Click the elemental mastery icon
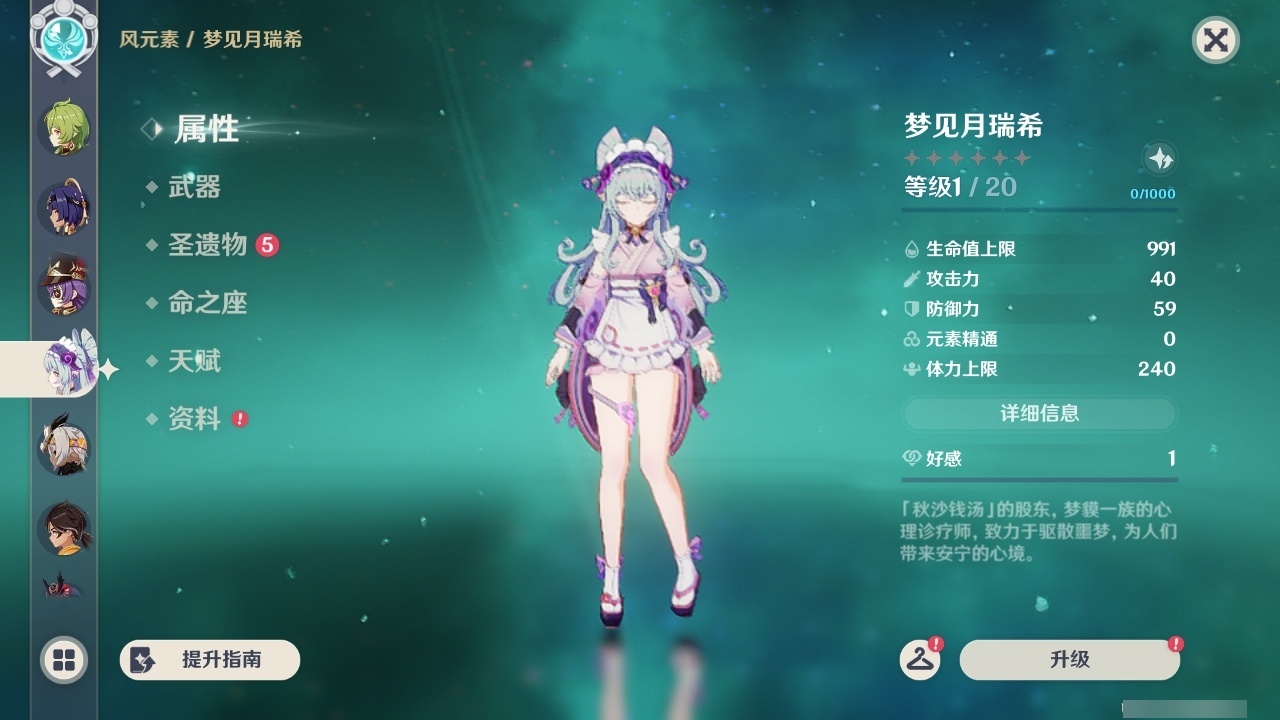The width and height of the screenshot is (1280, 720). point(911,339)
